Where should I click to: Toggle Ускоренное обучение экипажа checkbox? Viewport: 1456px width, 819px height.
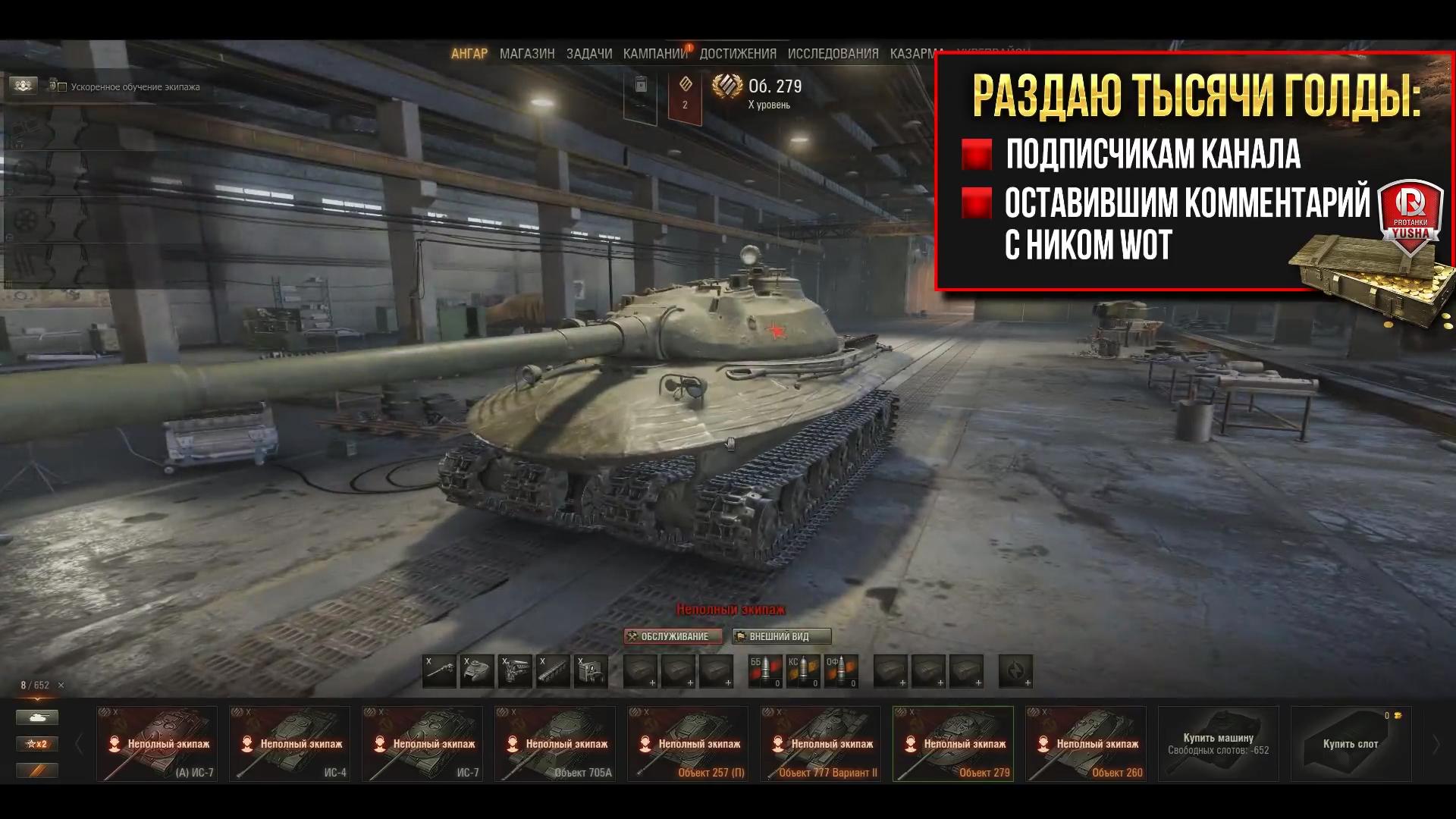click(63, 87)
